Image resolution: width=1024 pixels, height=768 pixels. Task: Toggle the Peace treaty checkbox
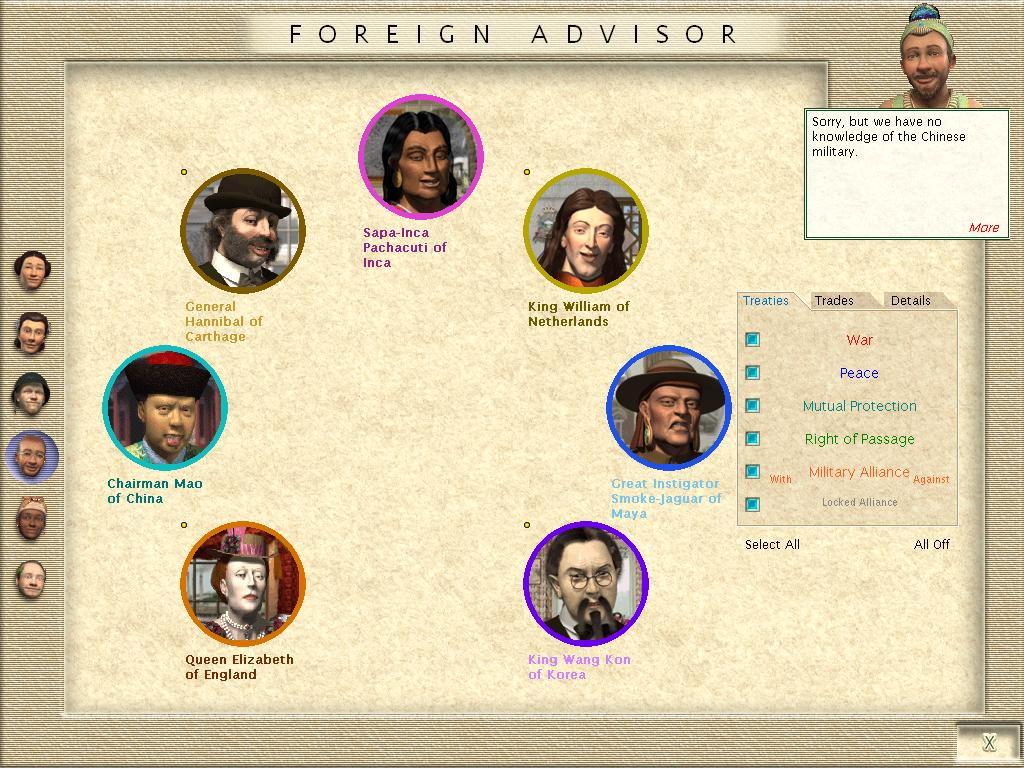(752, 373)
